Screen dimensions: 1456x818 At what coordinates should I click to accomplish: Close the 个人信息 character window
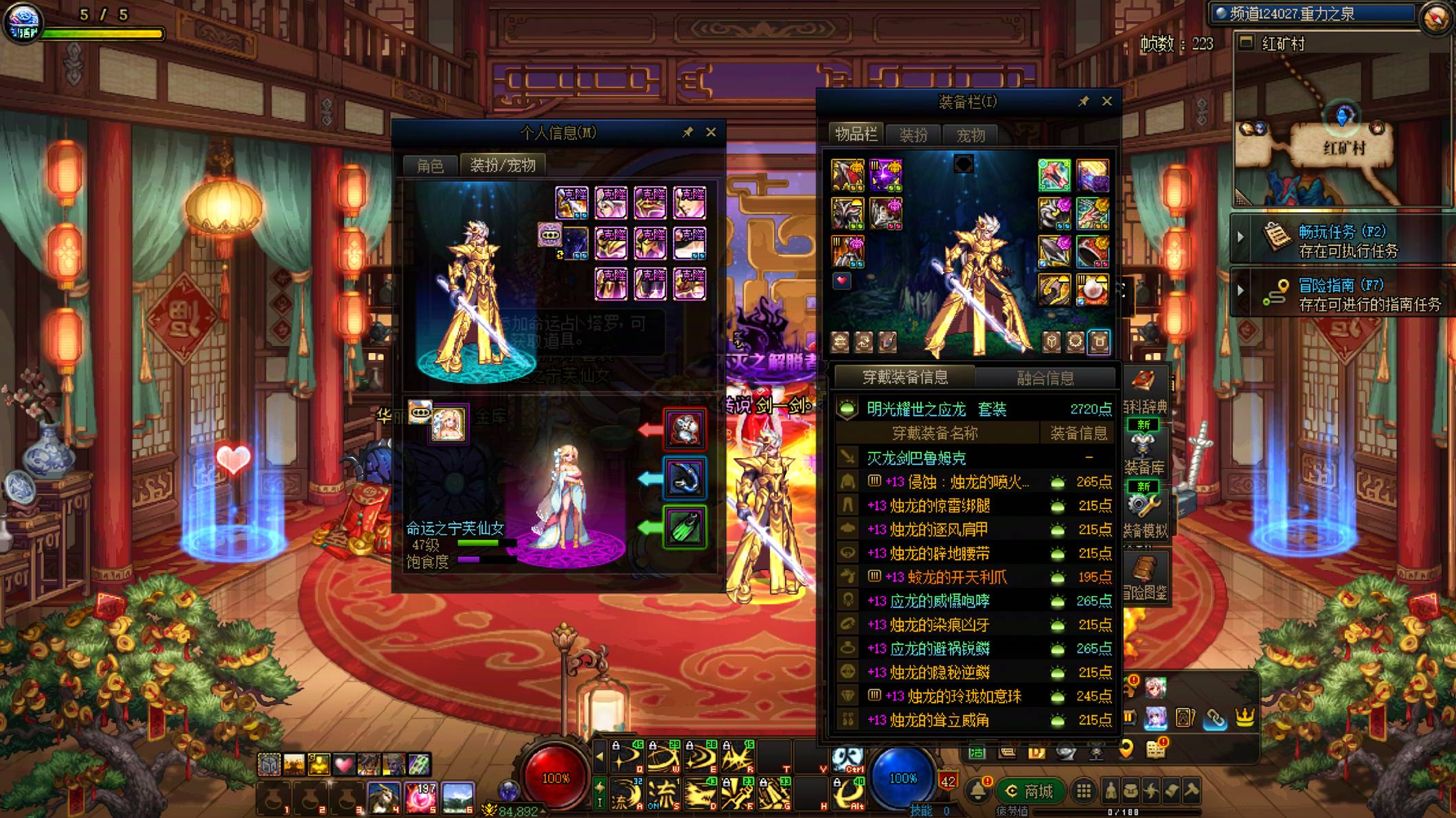[x=711, y=132]
